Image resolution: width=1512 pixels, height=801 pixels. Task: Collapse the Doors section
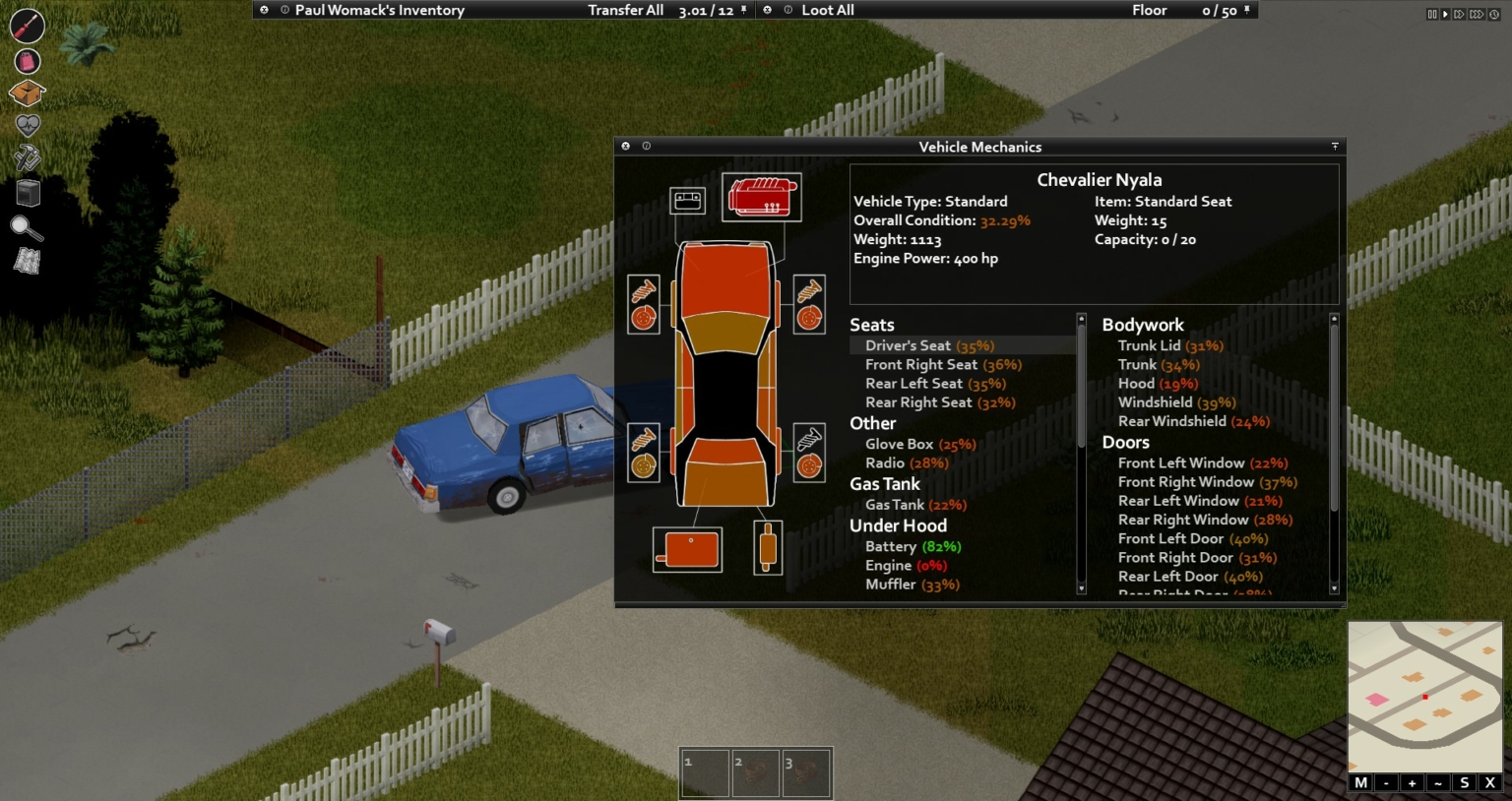(x=1125, y=442)
